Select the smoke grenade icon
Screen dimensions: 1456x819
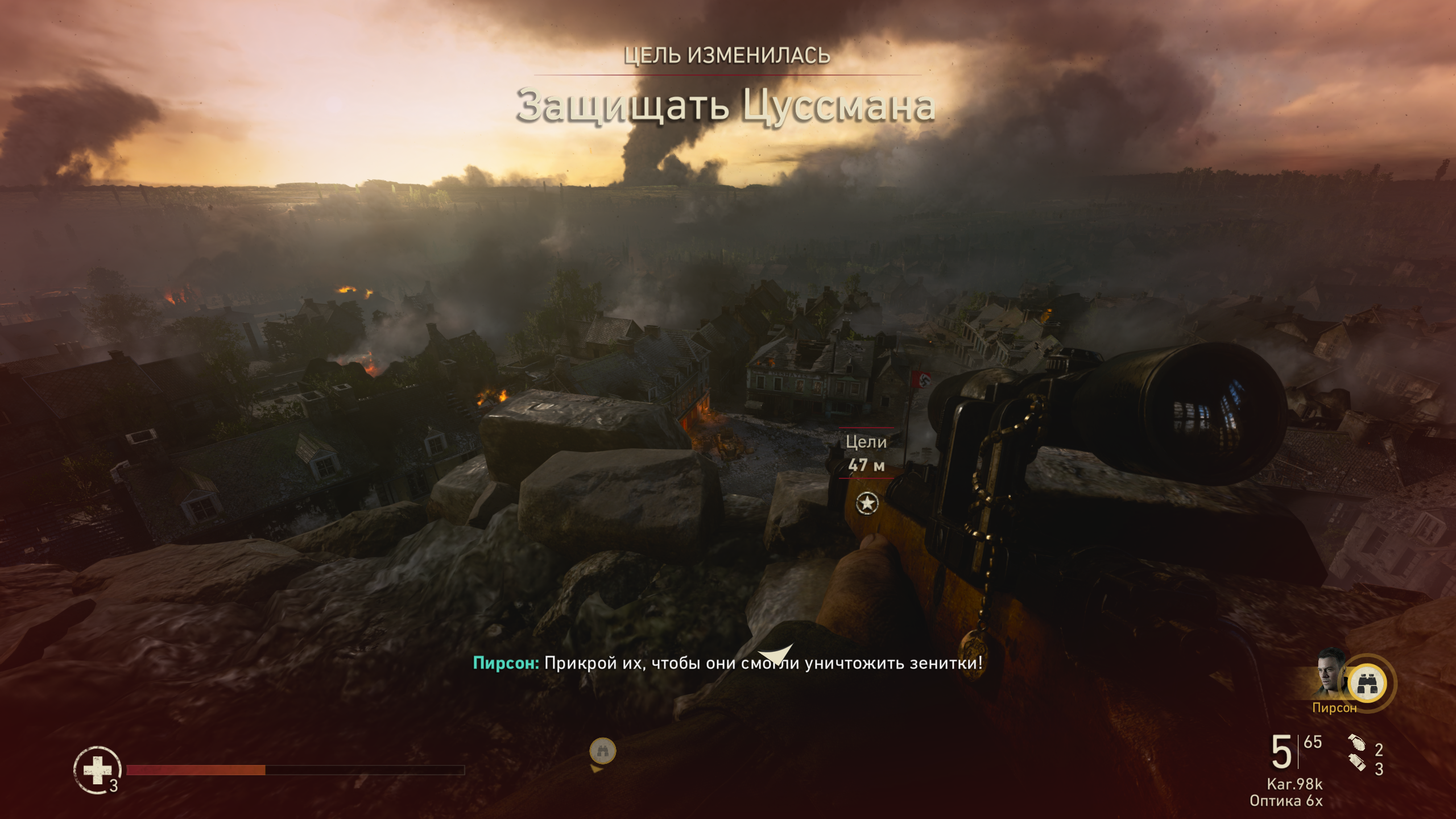click(1357, 764)
